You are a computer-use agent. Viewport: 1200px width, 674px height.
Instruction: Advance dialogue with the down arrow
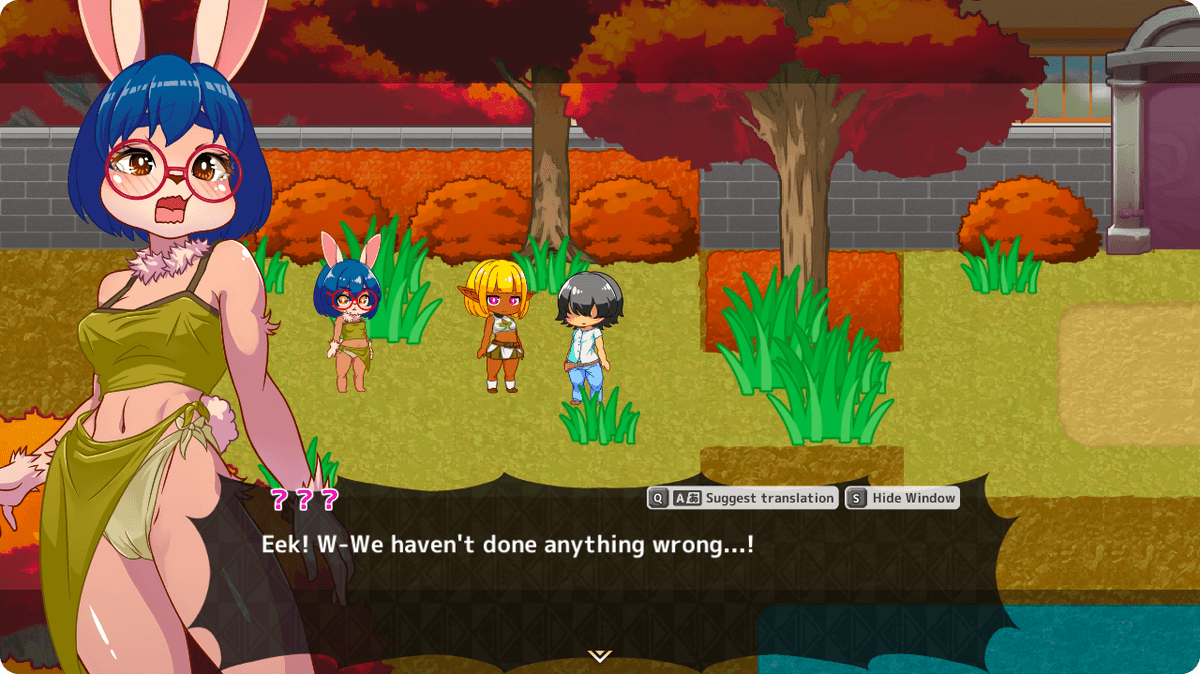[599, 656]
